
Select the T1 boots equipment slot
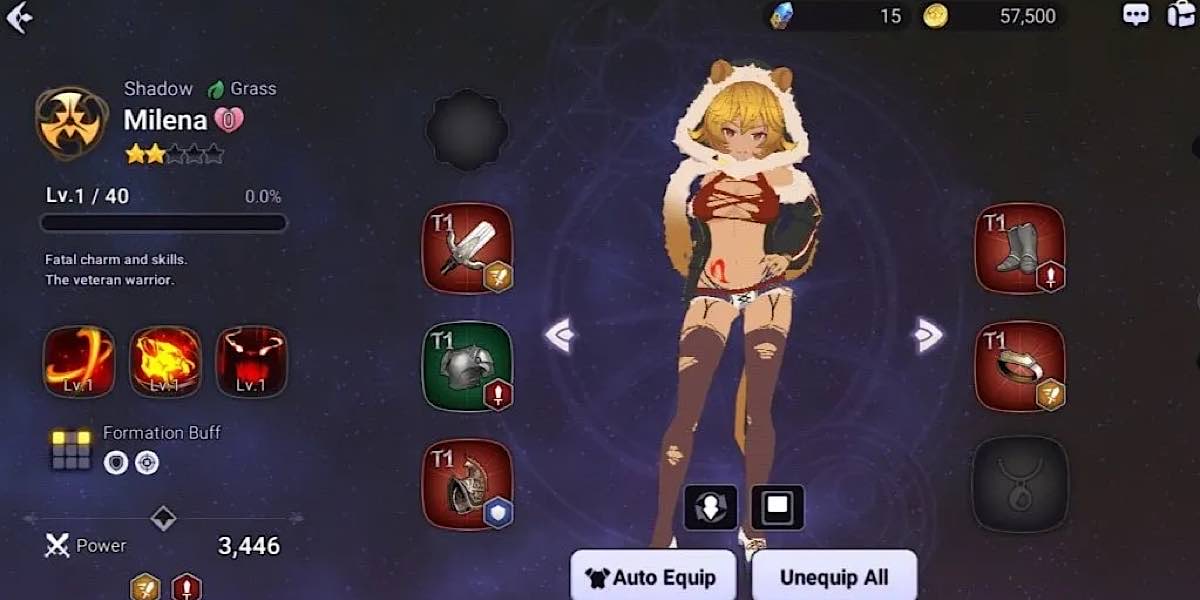coord(1019,249)
